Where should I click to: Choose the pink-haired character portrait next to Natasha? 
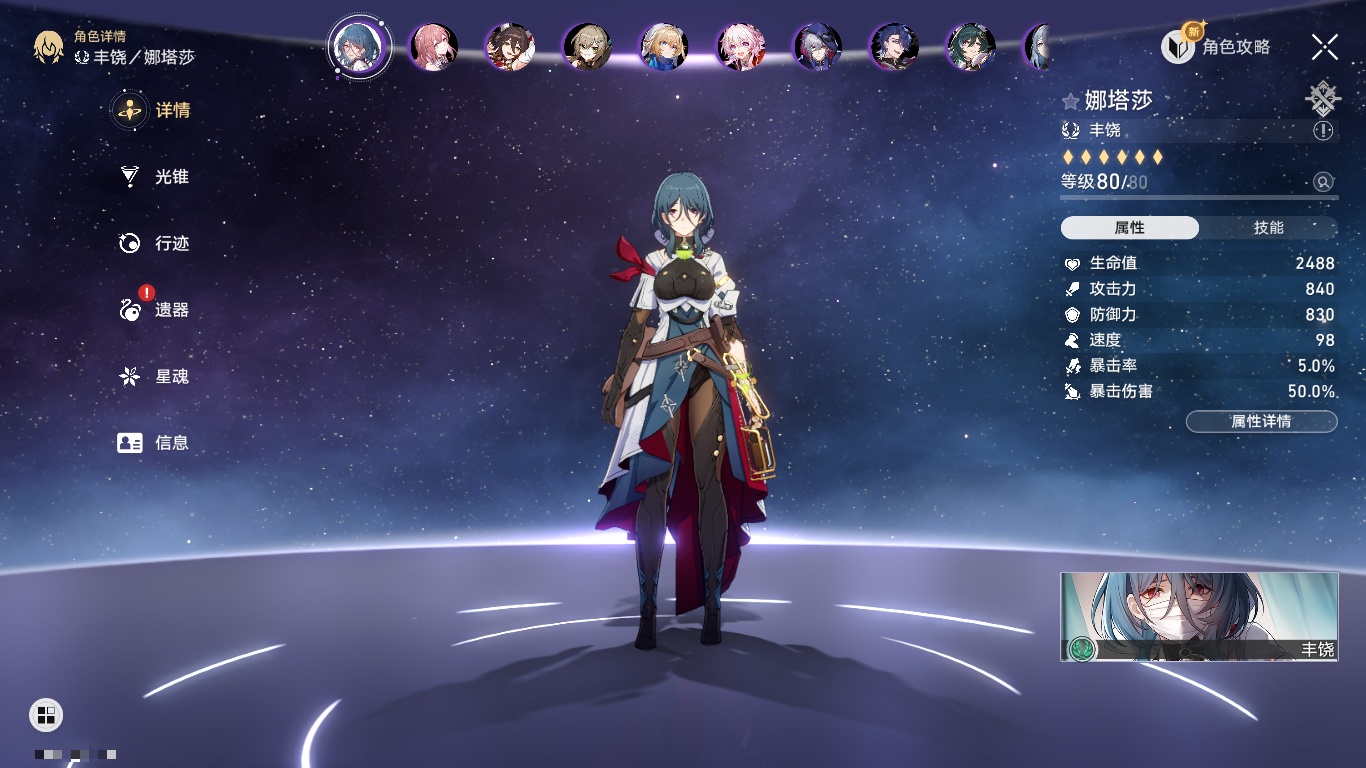pos(433,47)
